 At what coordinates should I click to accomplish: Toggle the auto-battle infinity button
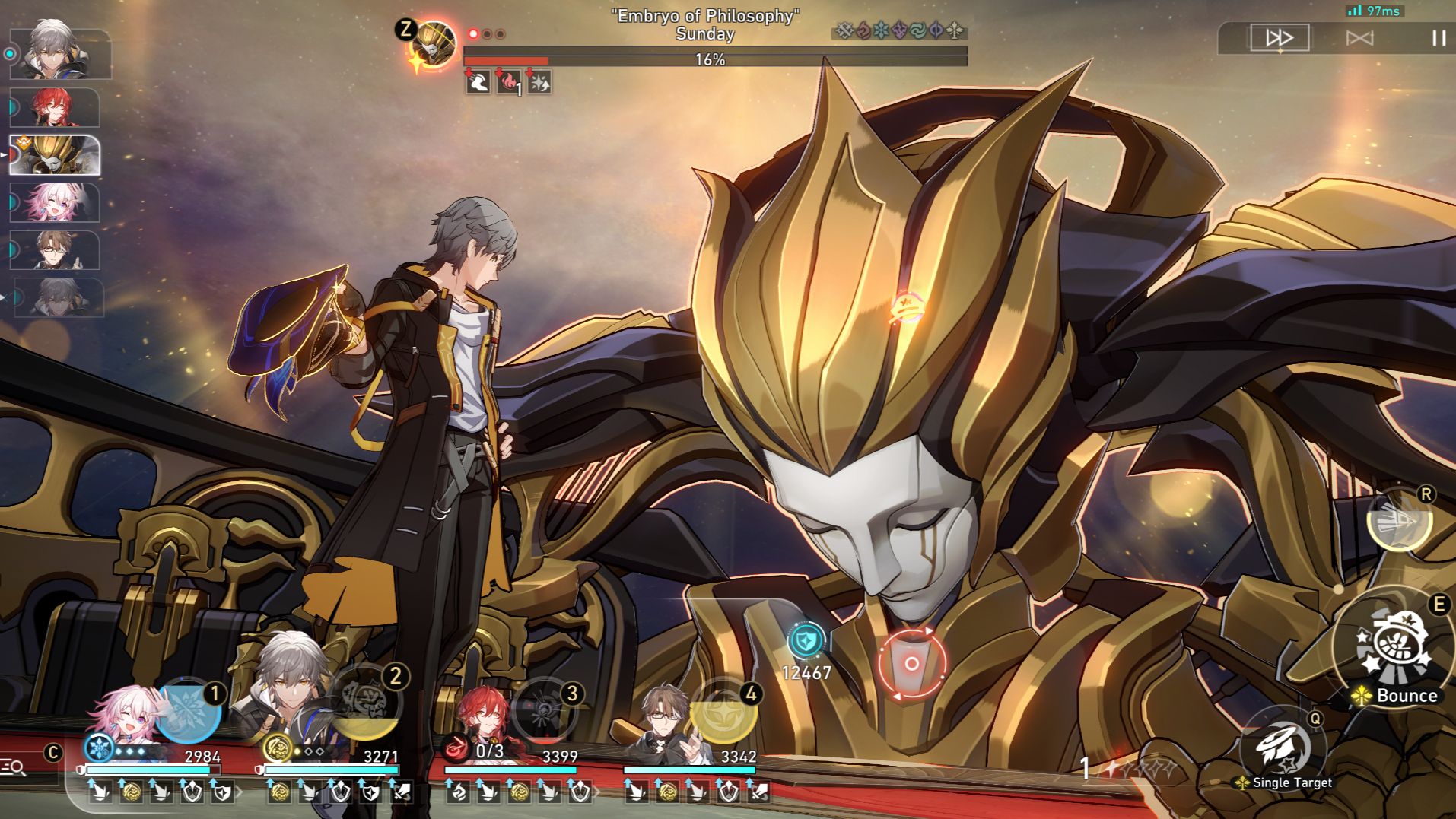tap(1359, 37)
